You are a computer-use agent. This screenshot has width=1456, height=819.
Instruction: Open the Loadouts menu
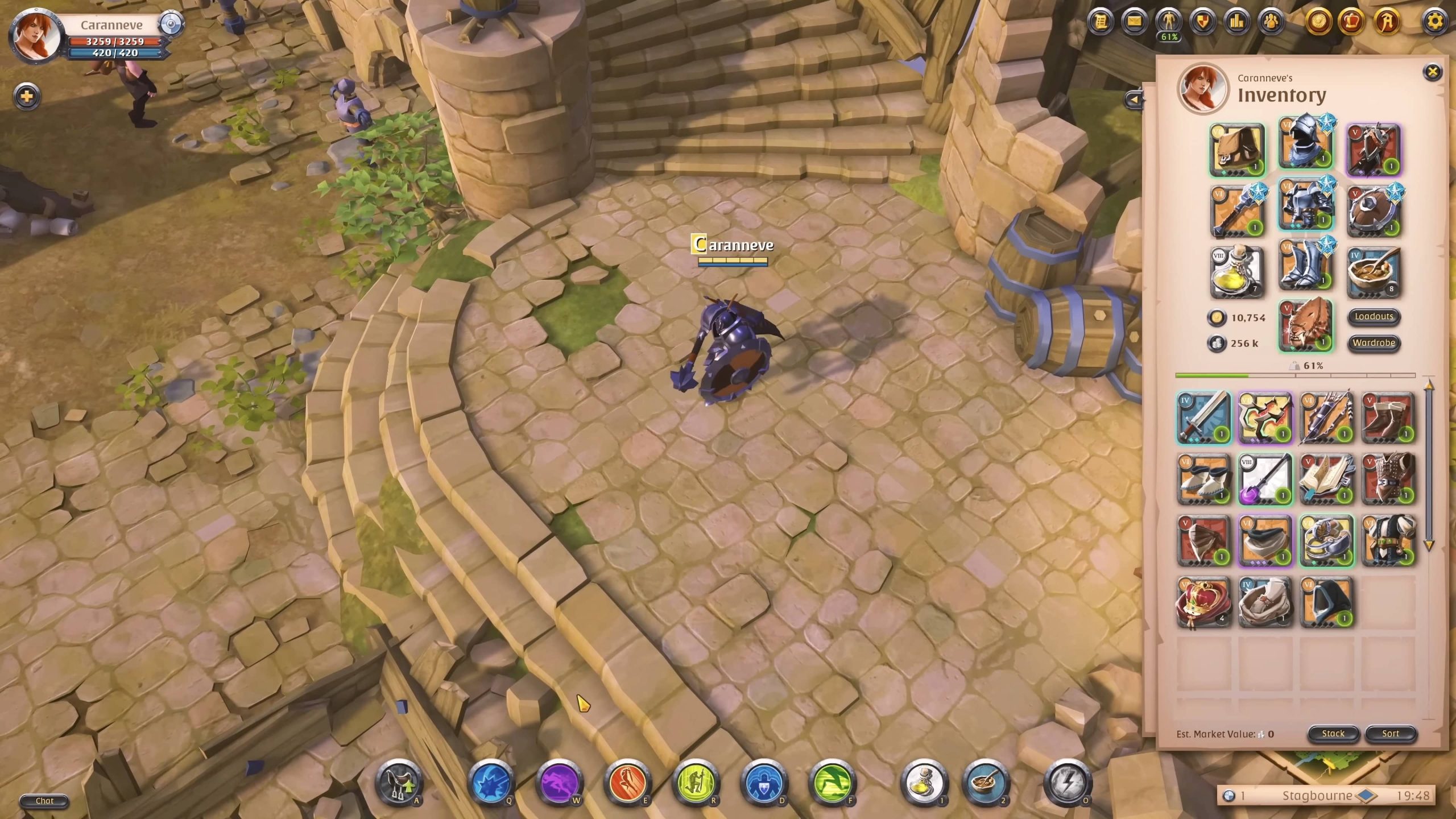[x=1374, y=316]
